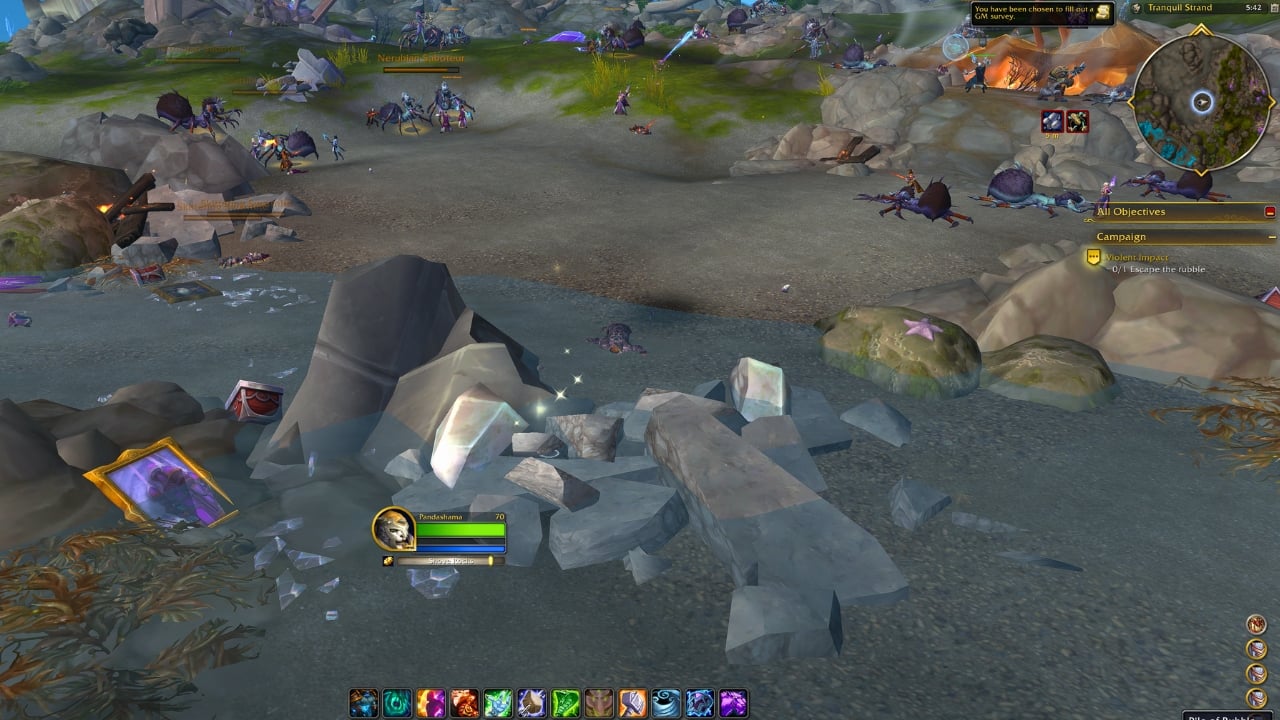Click the swirling cyclone spell icon
Screen dimensions: 1280x720
664,701
